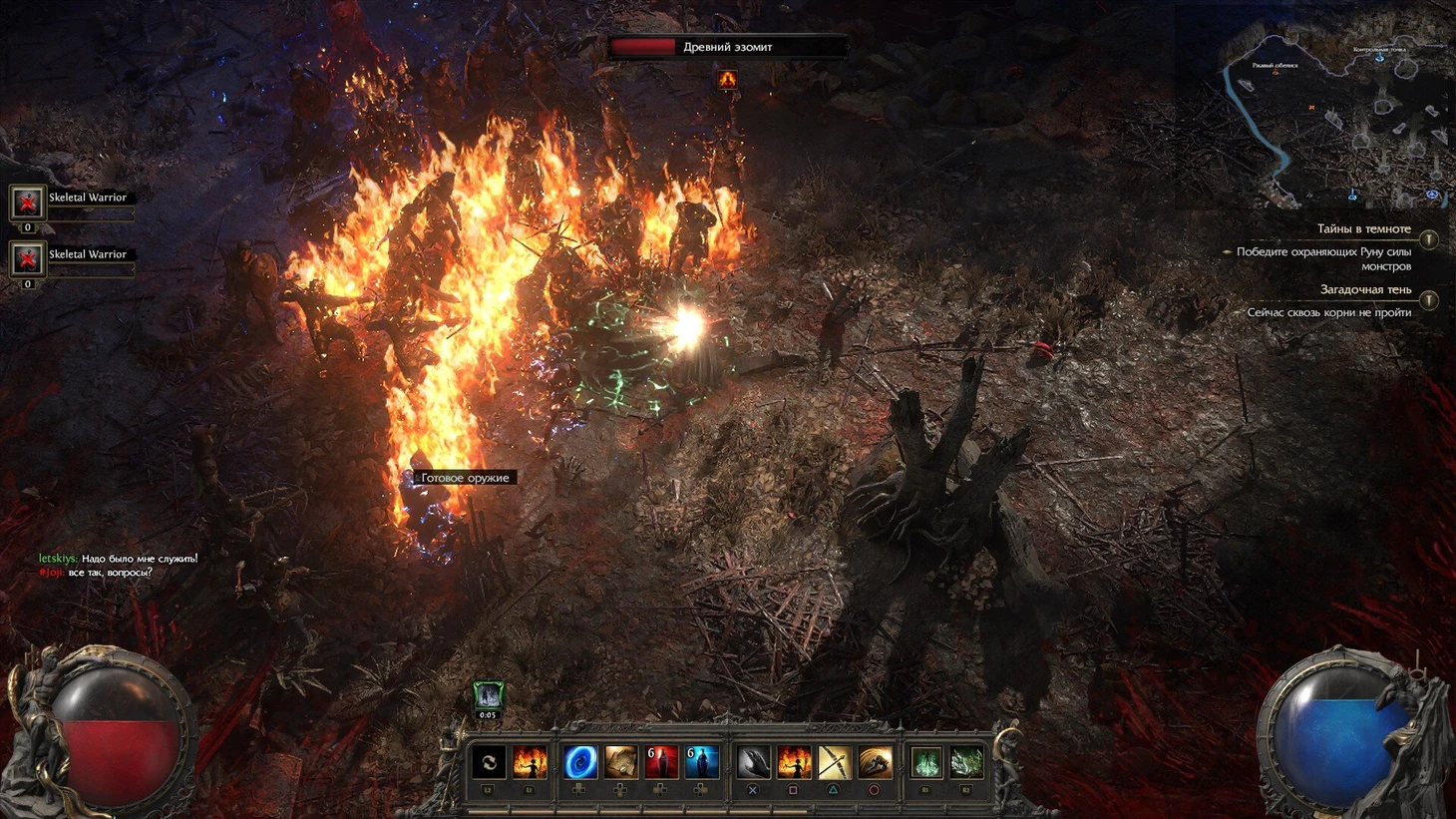This screenshot has height=819, width=1456.
Task: Open the chat message from letskiys
Action: pyautogui.click(x=118, y=559)
